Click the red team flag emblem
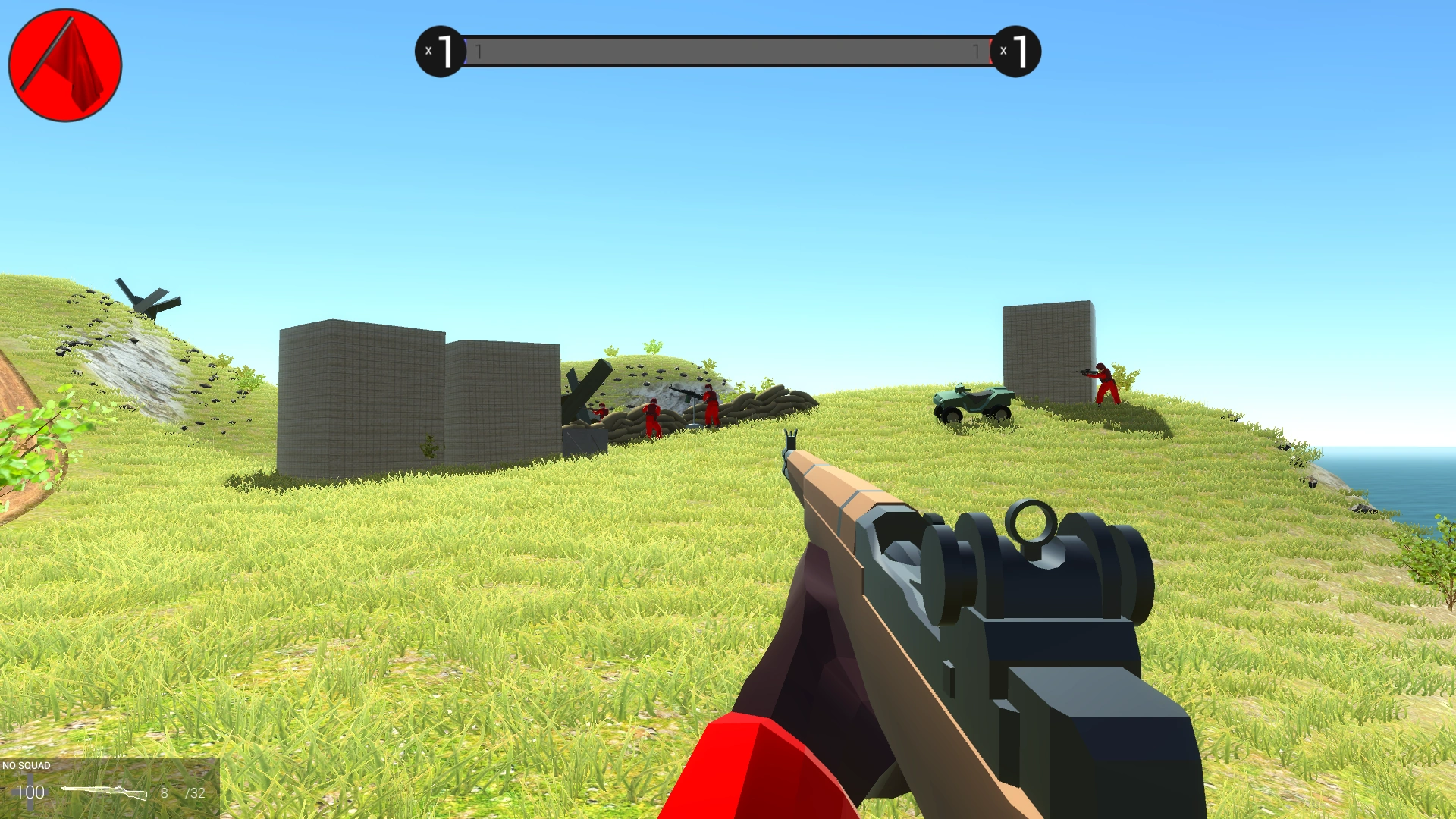The width and height of the screenshot is (1456, 819). [x=64, y=64]
